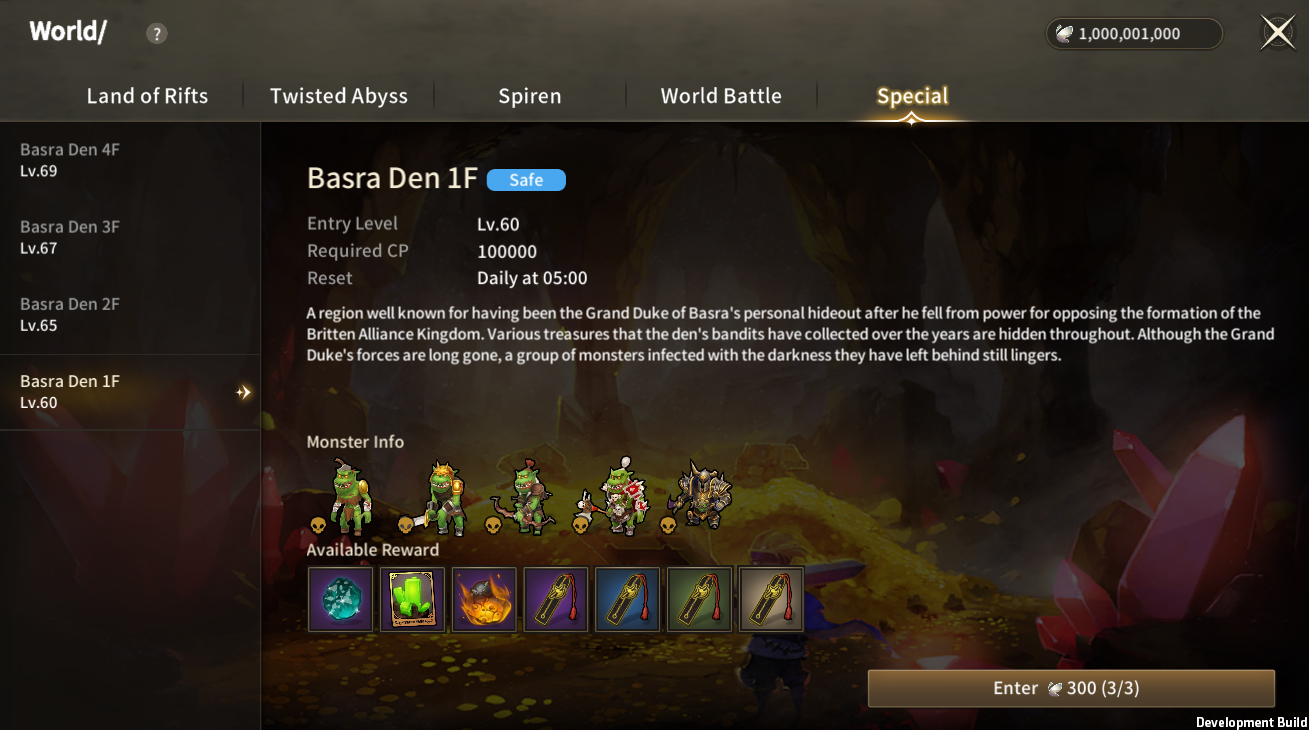This screenshot has height=730, width=1309.
Task: Open the World help question mark
Action: coord(156,34)
